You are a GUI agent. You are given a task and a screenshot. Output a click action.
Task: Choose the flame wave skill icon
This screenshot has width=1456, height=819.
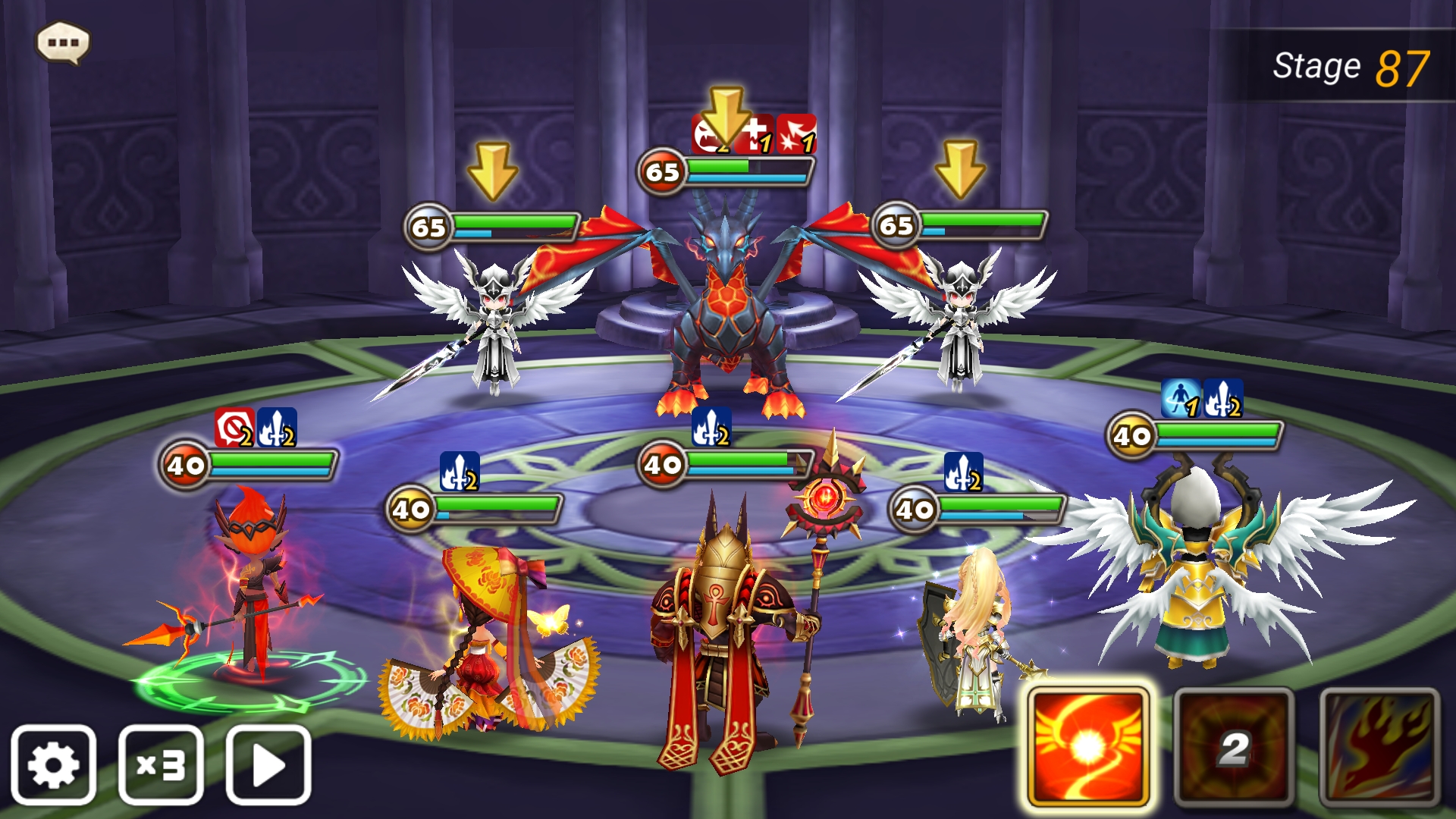1379,748
